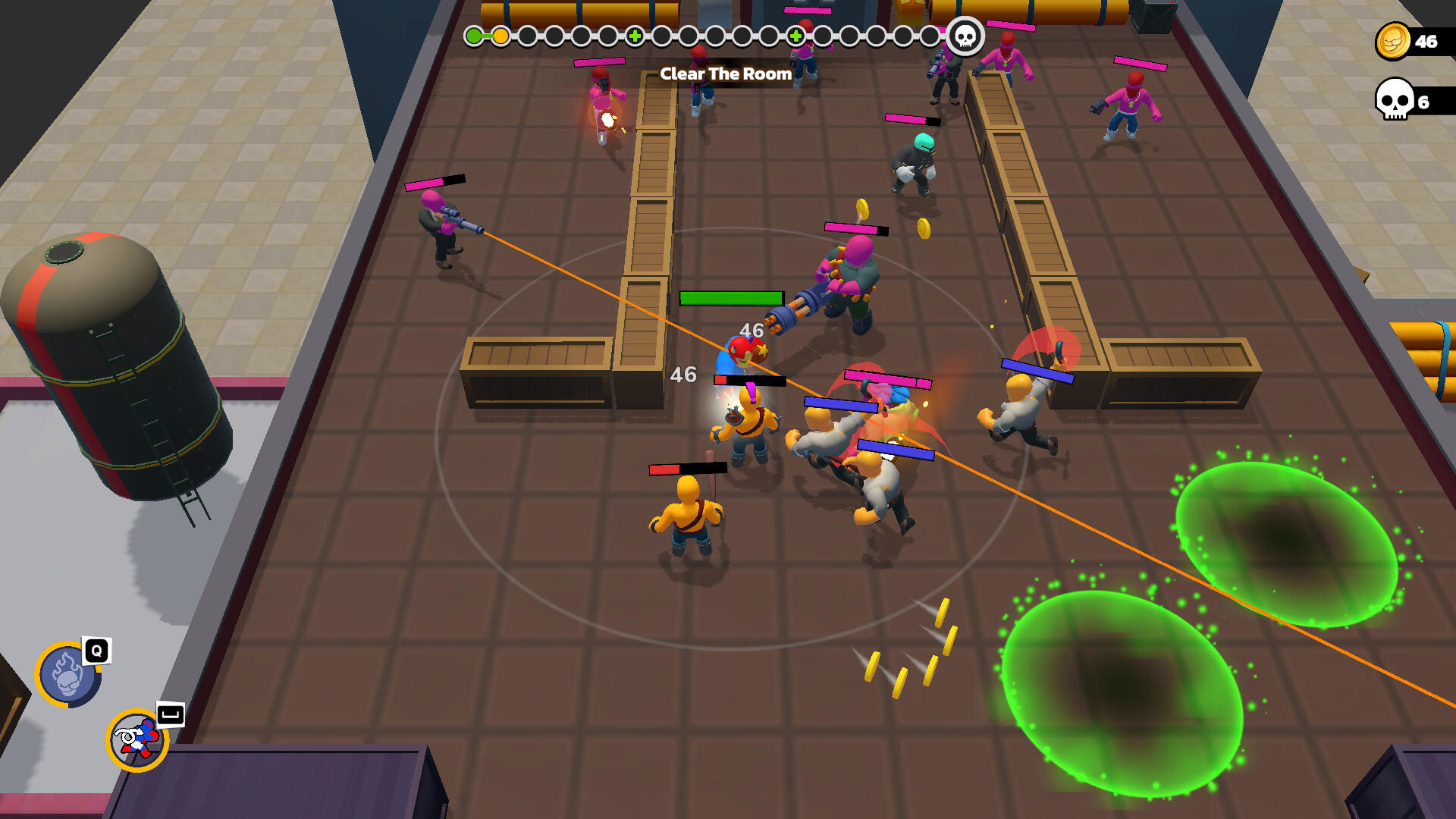The image size is (1456, 819).
Task: Click the yellow active node in the progress bar
Action: (502, 34)
